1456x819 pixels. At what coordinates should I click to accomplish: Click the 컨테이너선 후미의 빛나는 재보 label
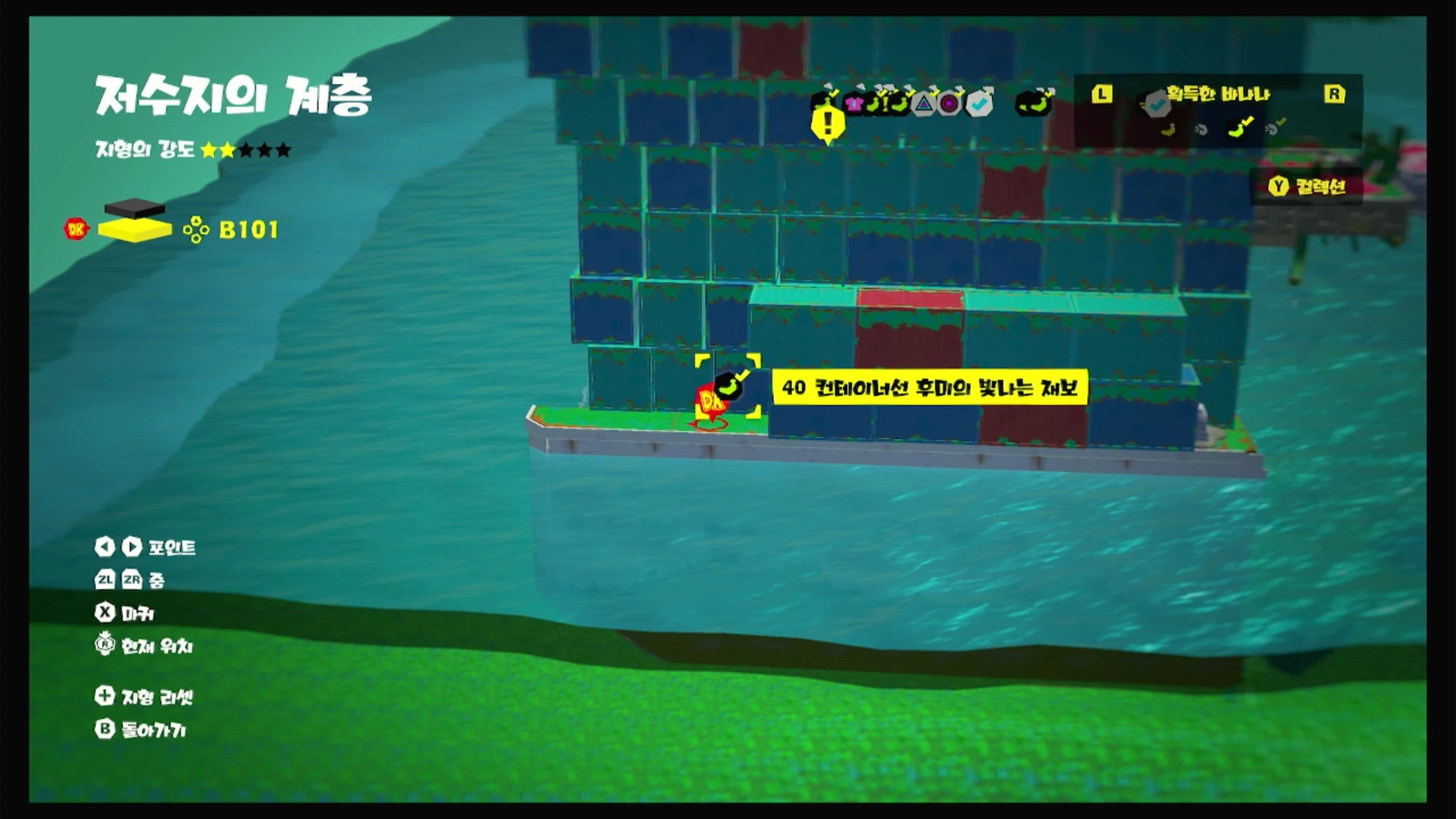[929, 387]
